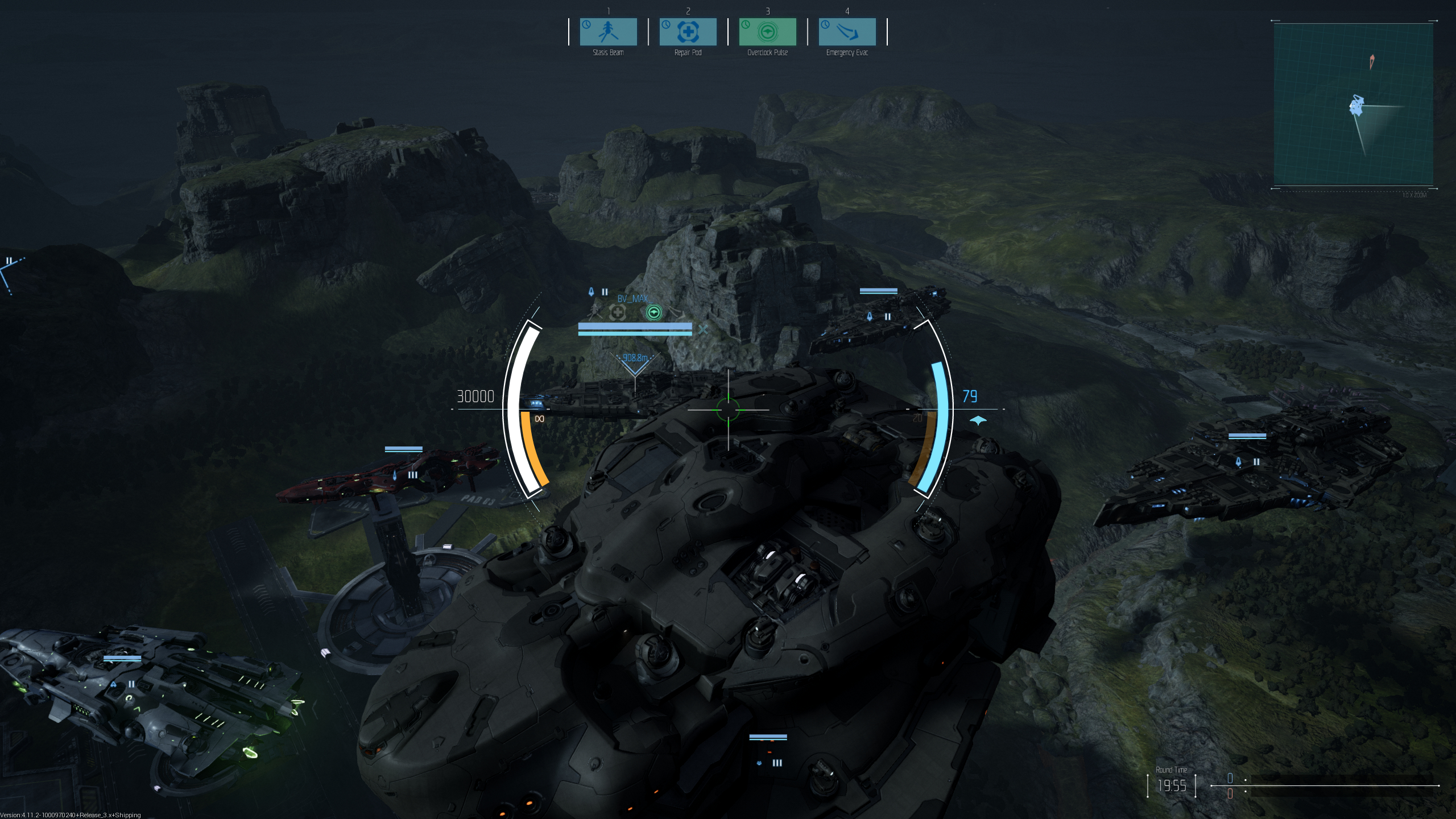Click the minimap in the corner
This screenshot has height=819, width=1456.
coord(1353,105)
